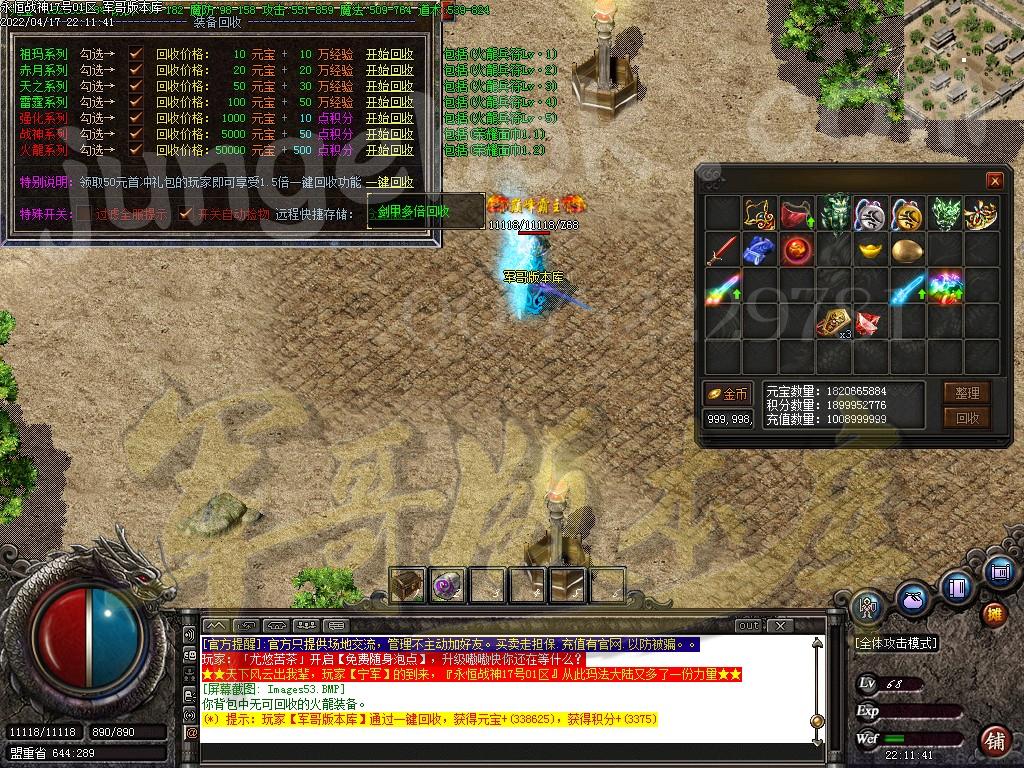Open the 铺 shop button
Screen dimensions: 1024x768
(994, 741)
